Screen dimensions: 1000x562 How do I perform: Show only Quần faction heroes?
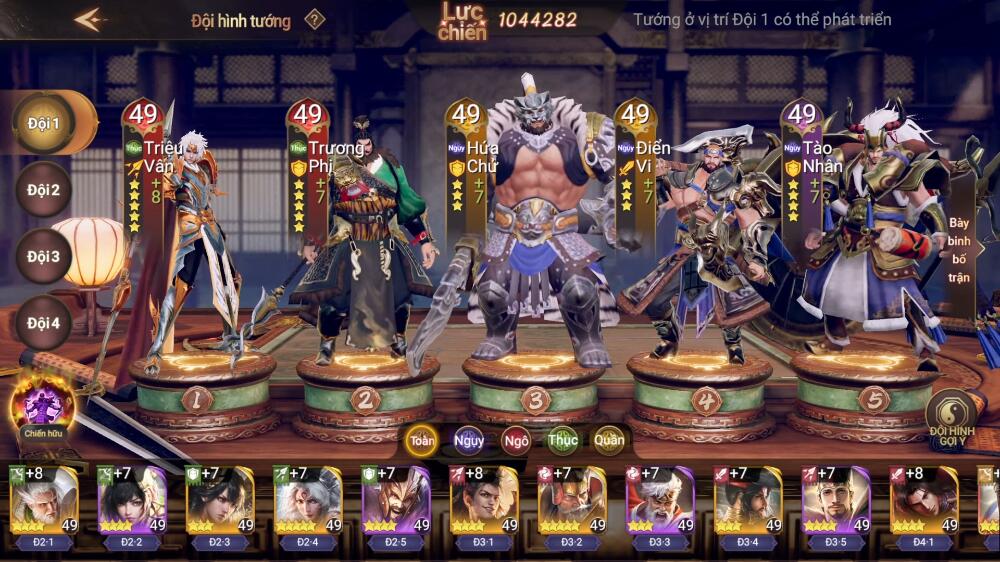tap(609, 440)
